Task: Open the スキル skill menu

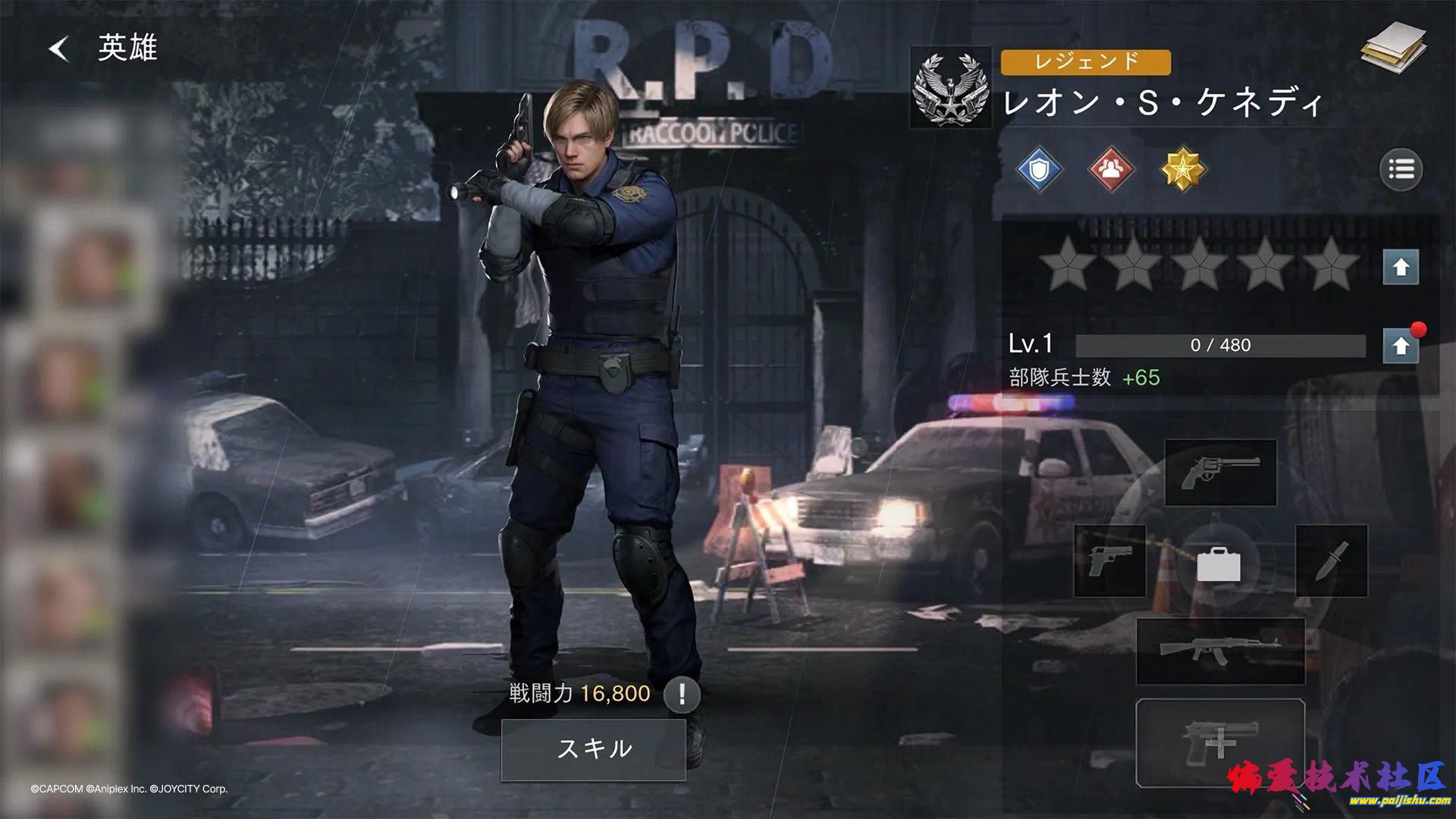Action: coord(594,749)
